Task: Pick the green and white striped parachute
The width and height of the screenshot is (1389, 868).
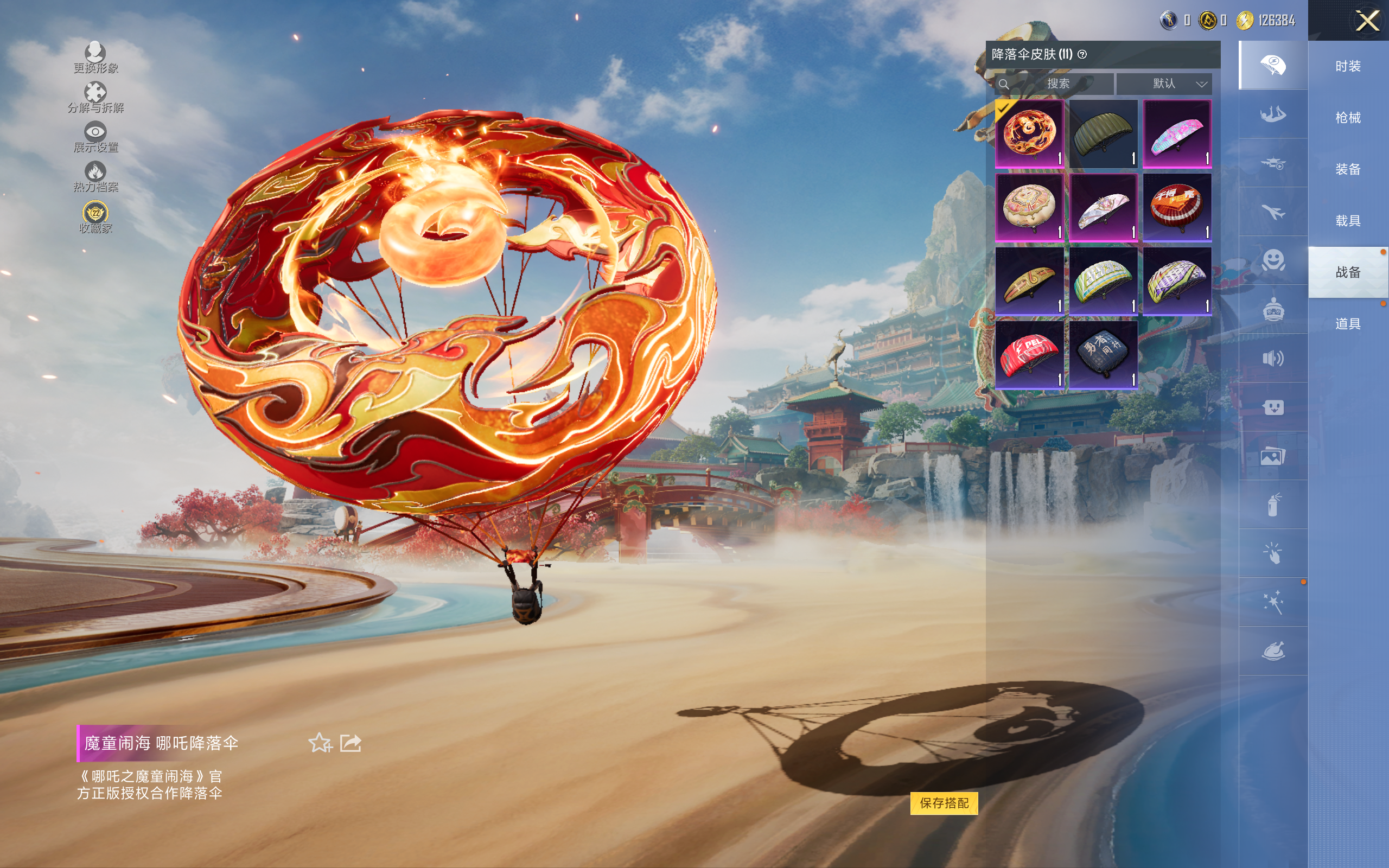Action: tap(1103, 282)
